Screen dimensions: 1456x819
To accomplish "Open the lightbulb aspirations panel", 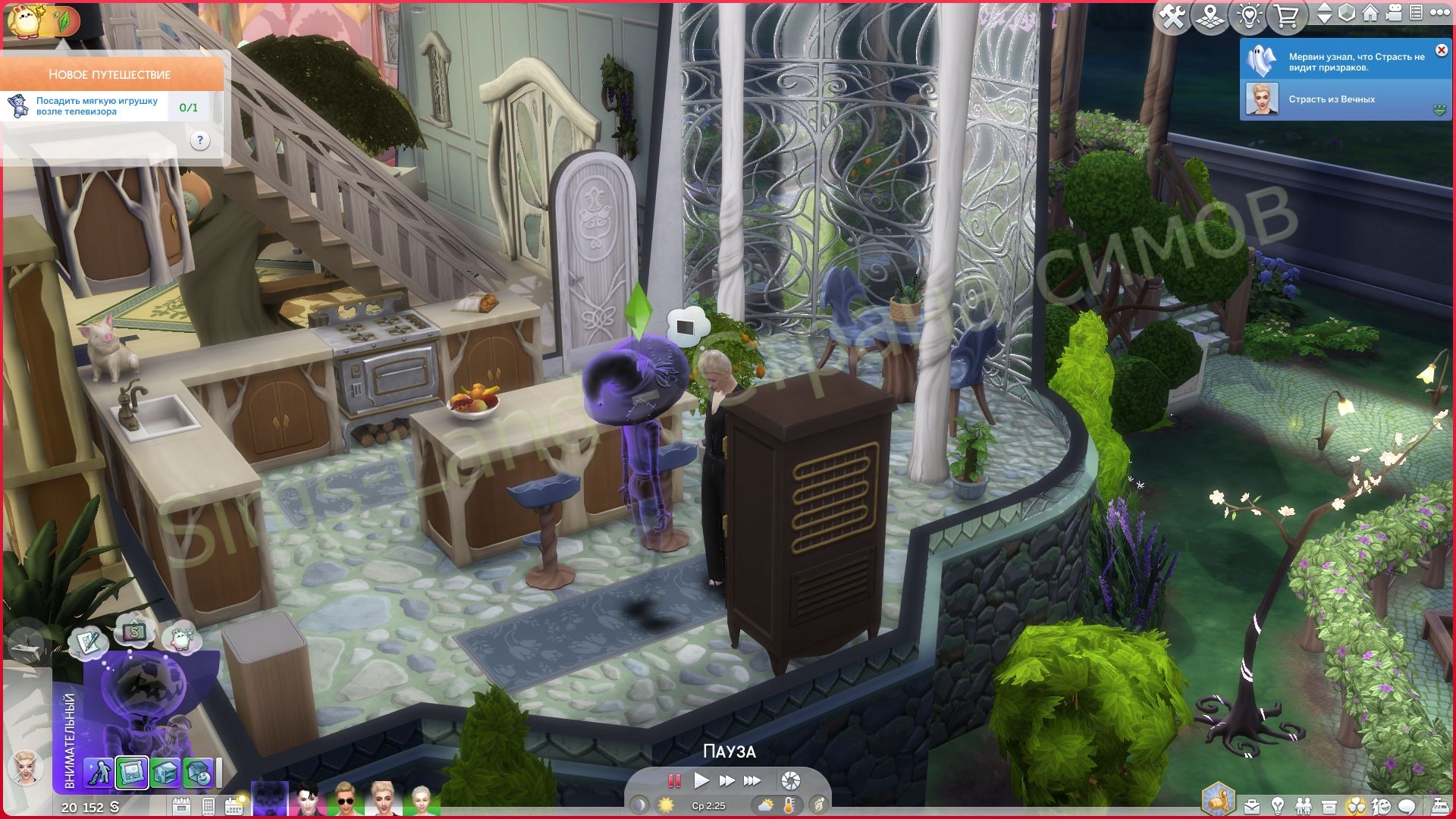I will pyautogui.click(x=1278, y=805).
